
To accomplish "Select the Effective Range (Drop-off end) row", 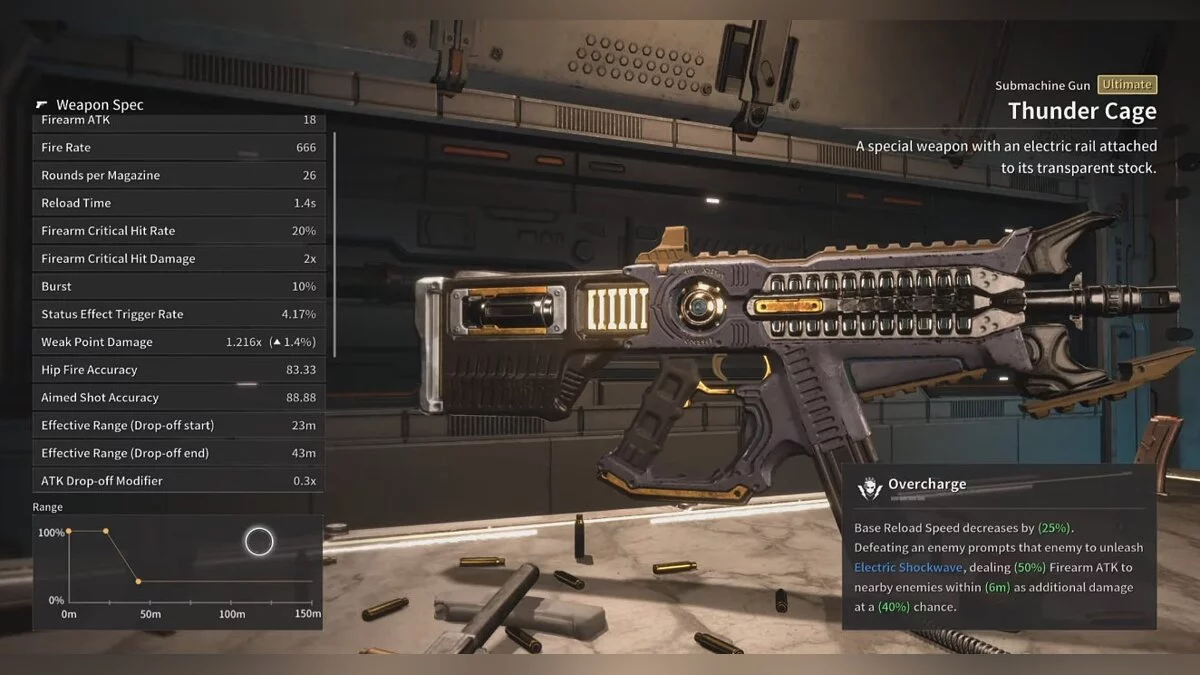I will 178,453.
